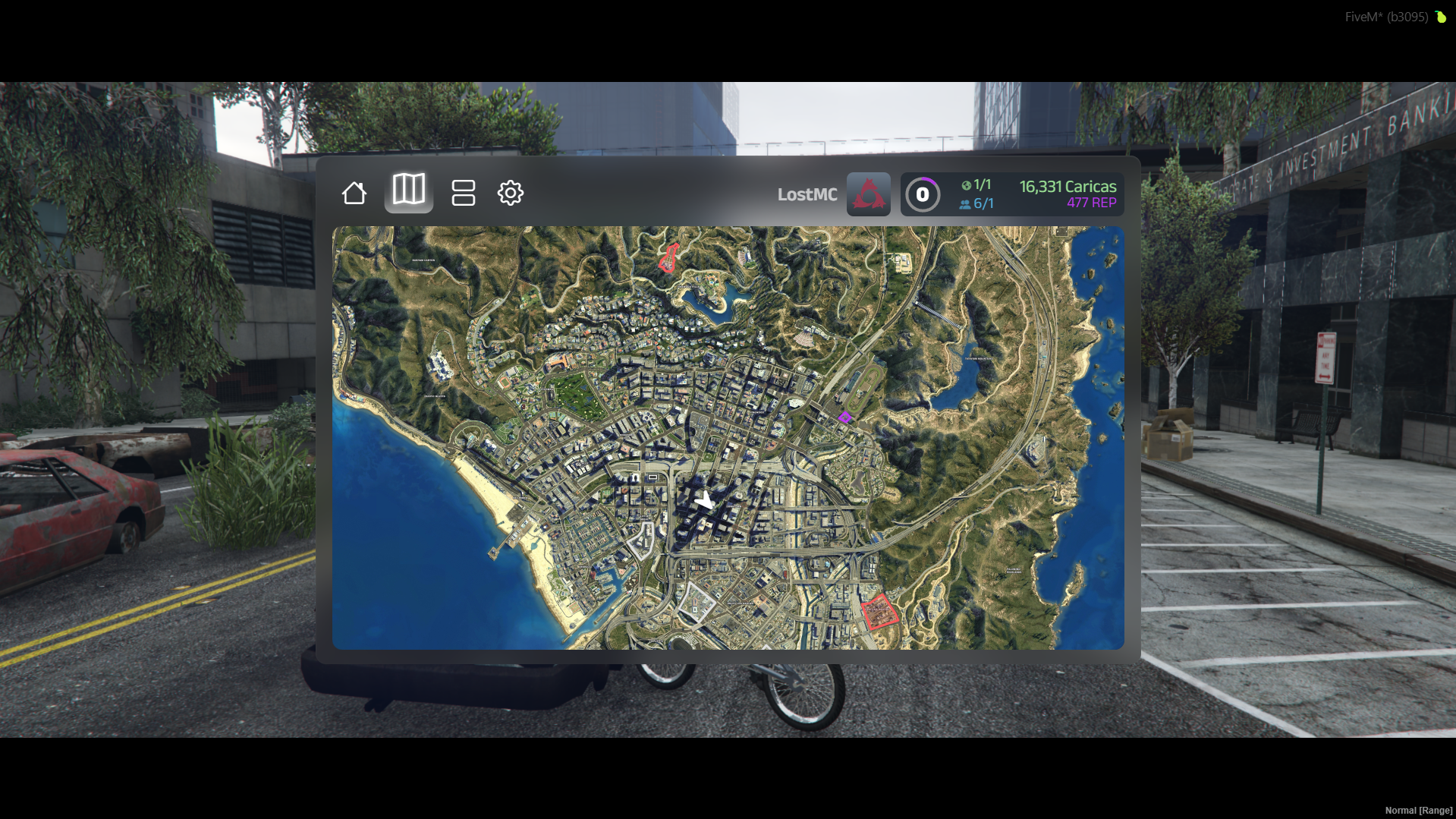The image size is (1456, 819).
Task: Click the white player arrow on the map
Action: pos(703,499)
